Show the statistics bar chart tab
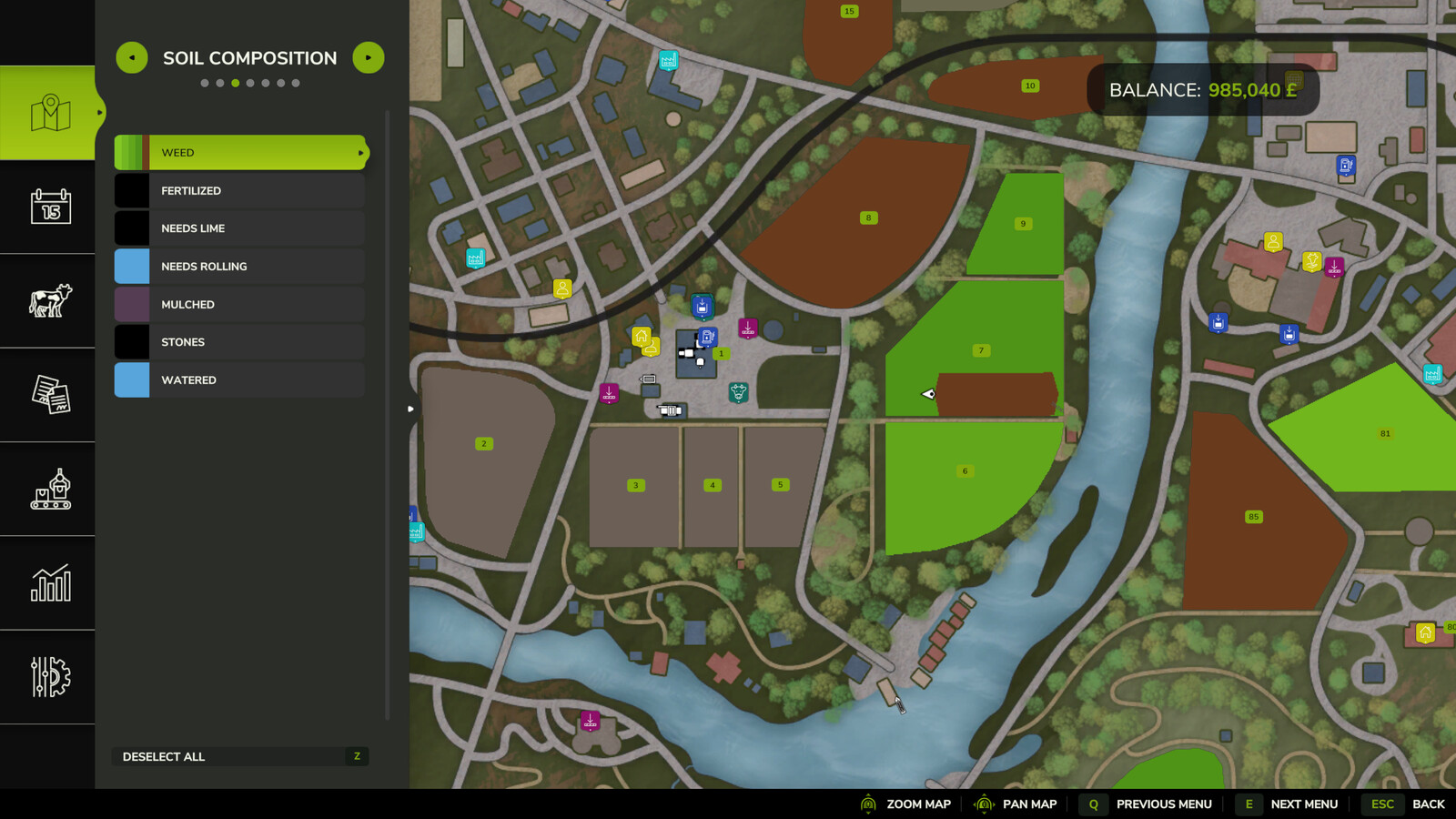The image size is (1456, 819). (x=50, y=583)
